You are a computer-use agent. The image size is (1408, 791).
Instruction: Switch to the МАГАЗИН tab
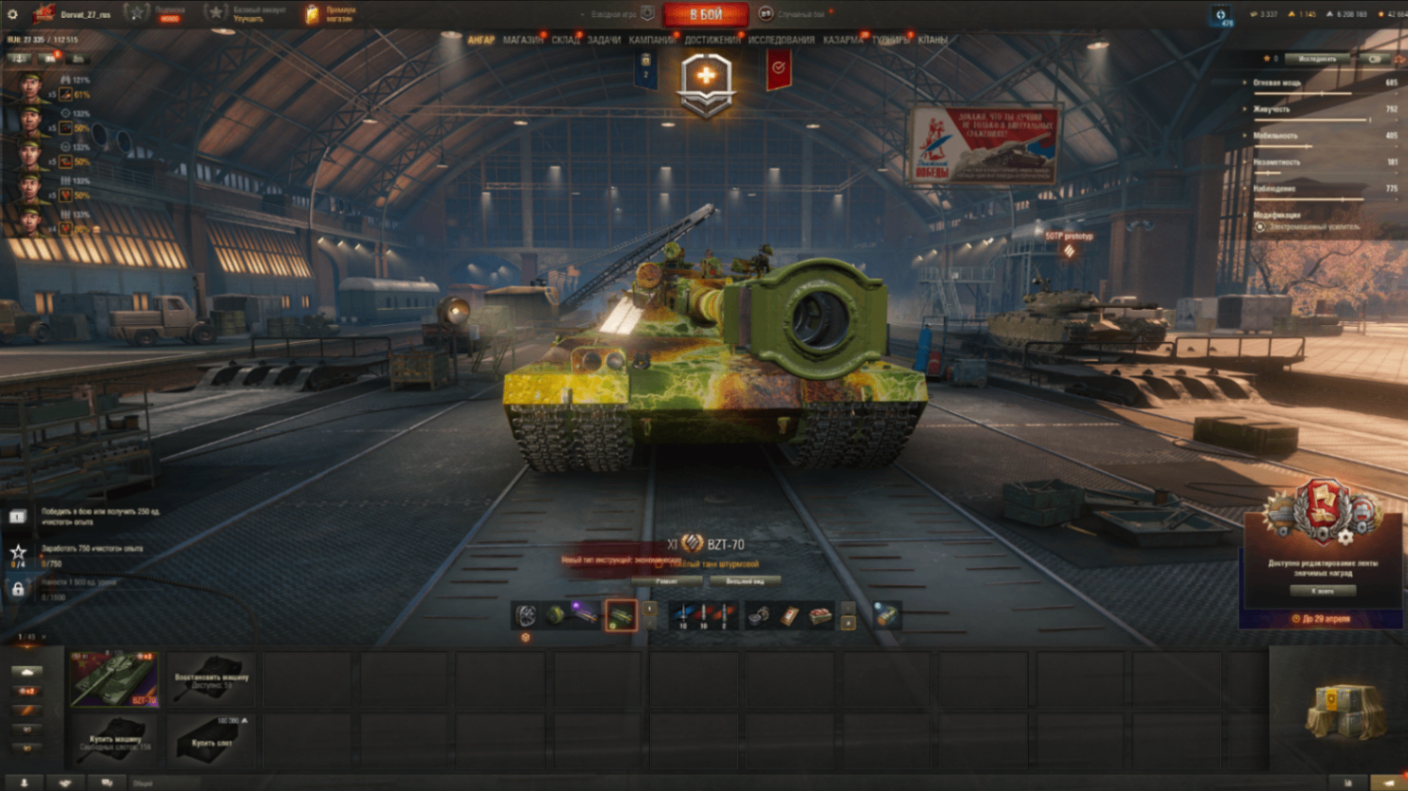[x=523, y=40]
